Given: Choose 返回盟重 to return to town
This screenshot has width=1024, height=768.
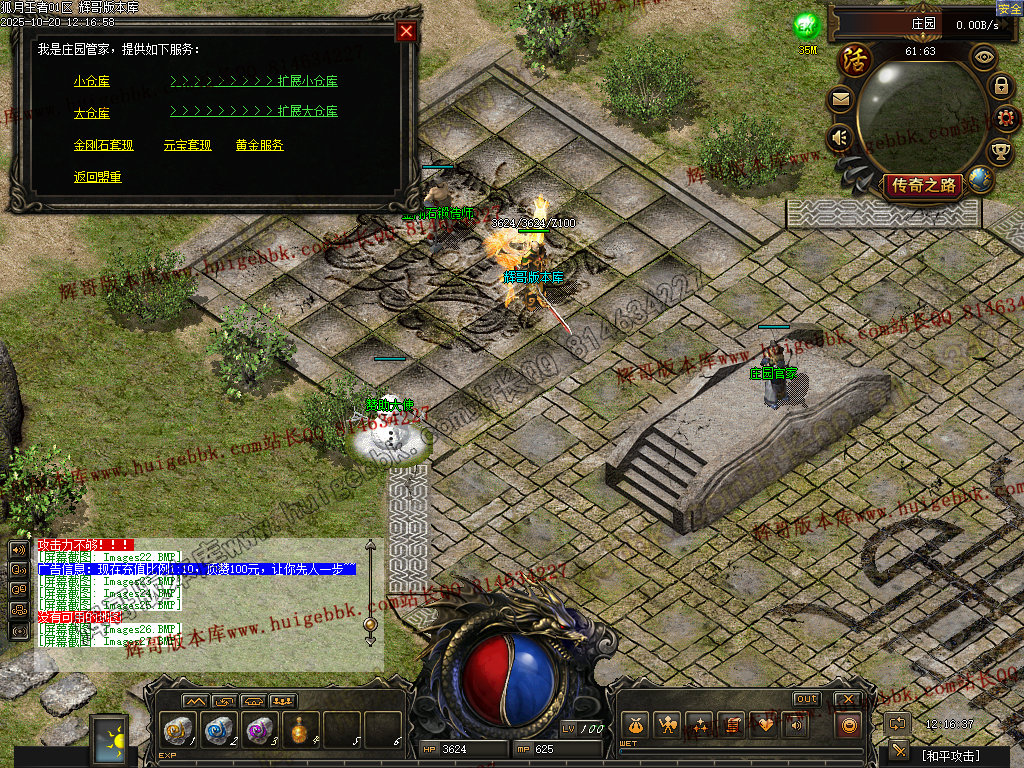Looking at the screenshot, I should [97, 177].
